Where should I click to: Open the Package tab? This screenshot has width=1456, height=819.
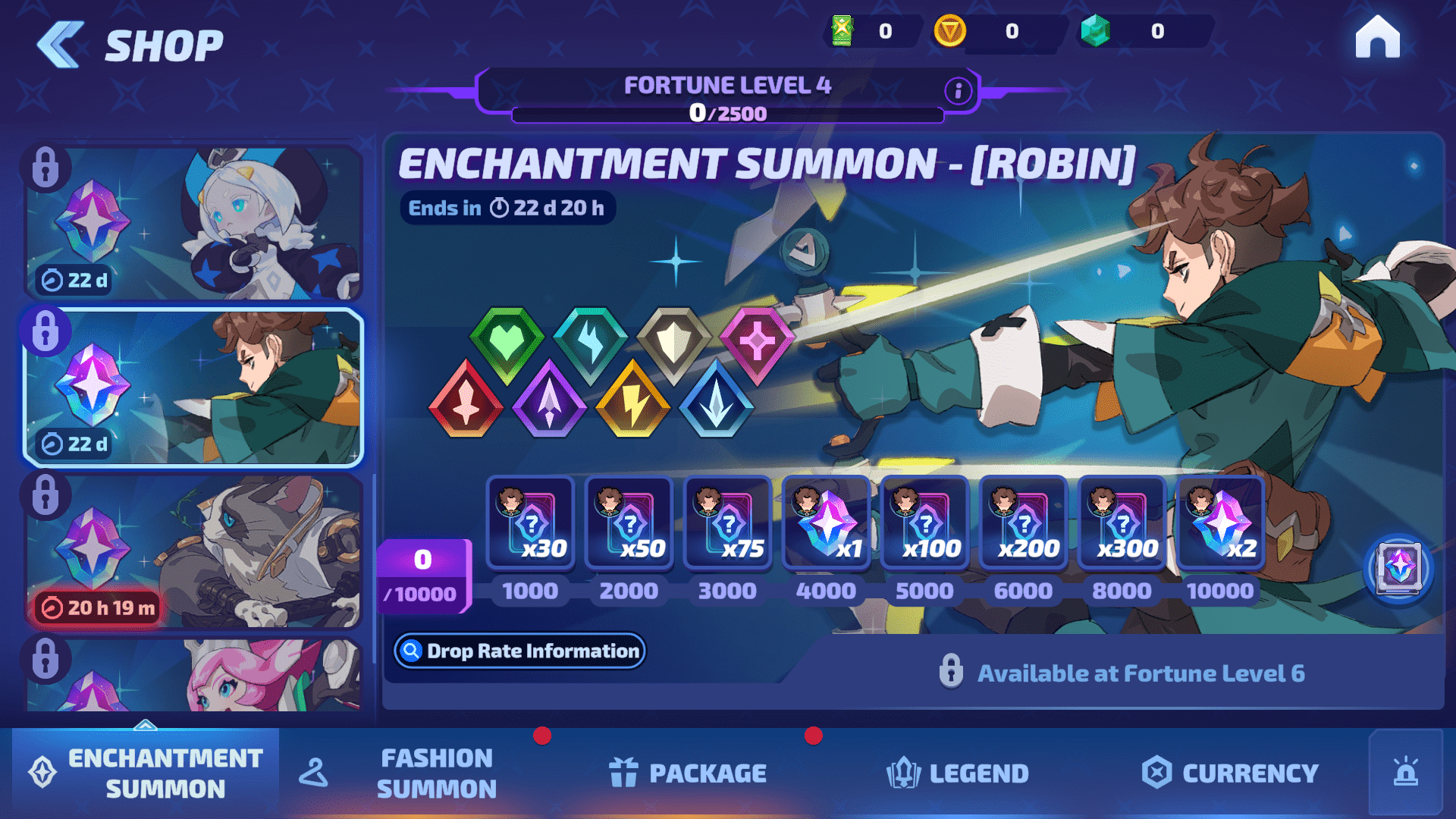click(x=688, y=773)
